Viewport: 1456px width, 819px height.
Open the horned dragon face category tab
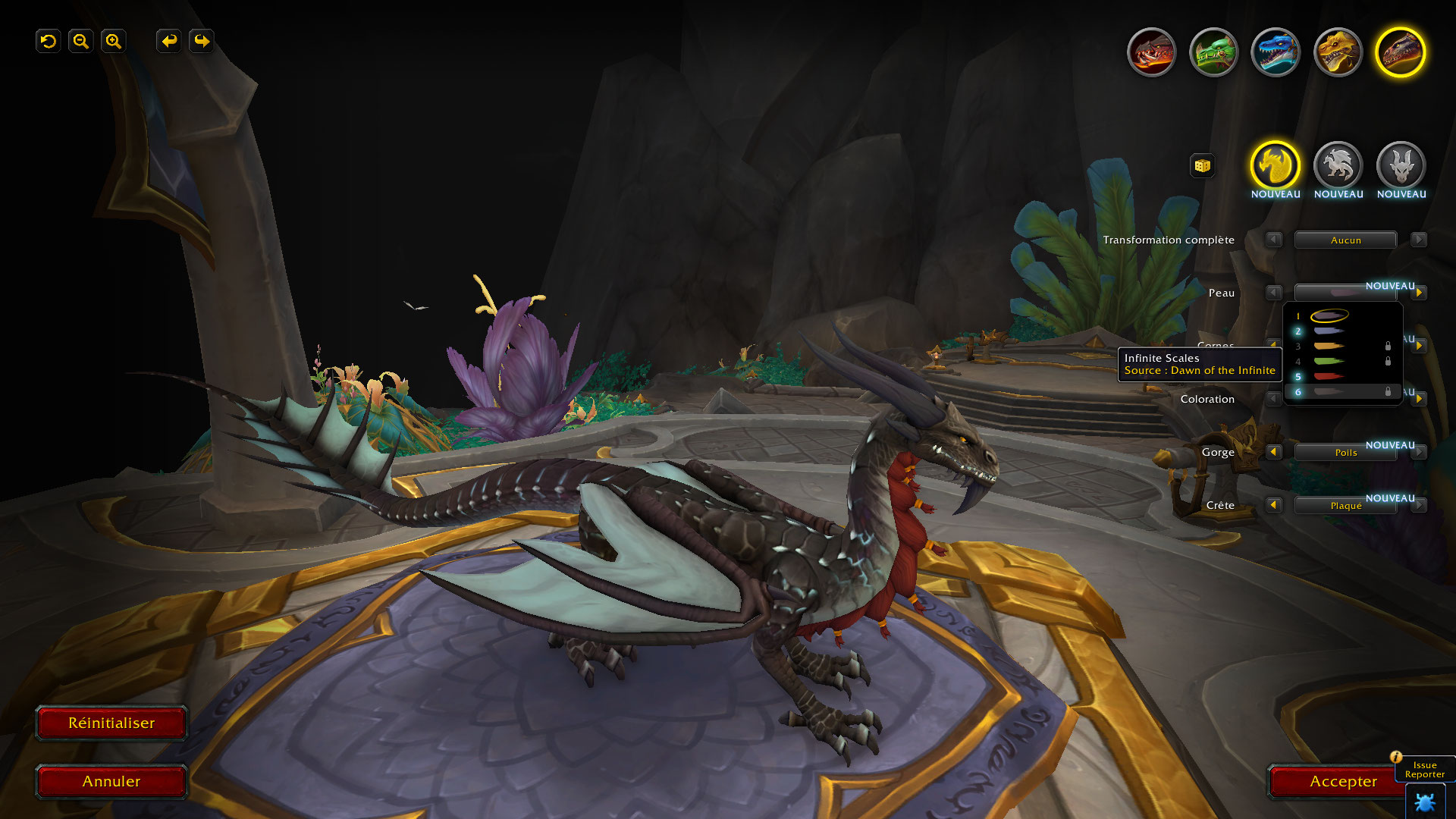[x=1401, y=165]
